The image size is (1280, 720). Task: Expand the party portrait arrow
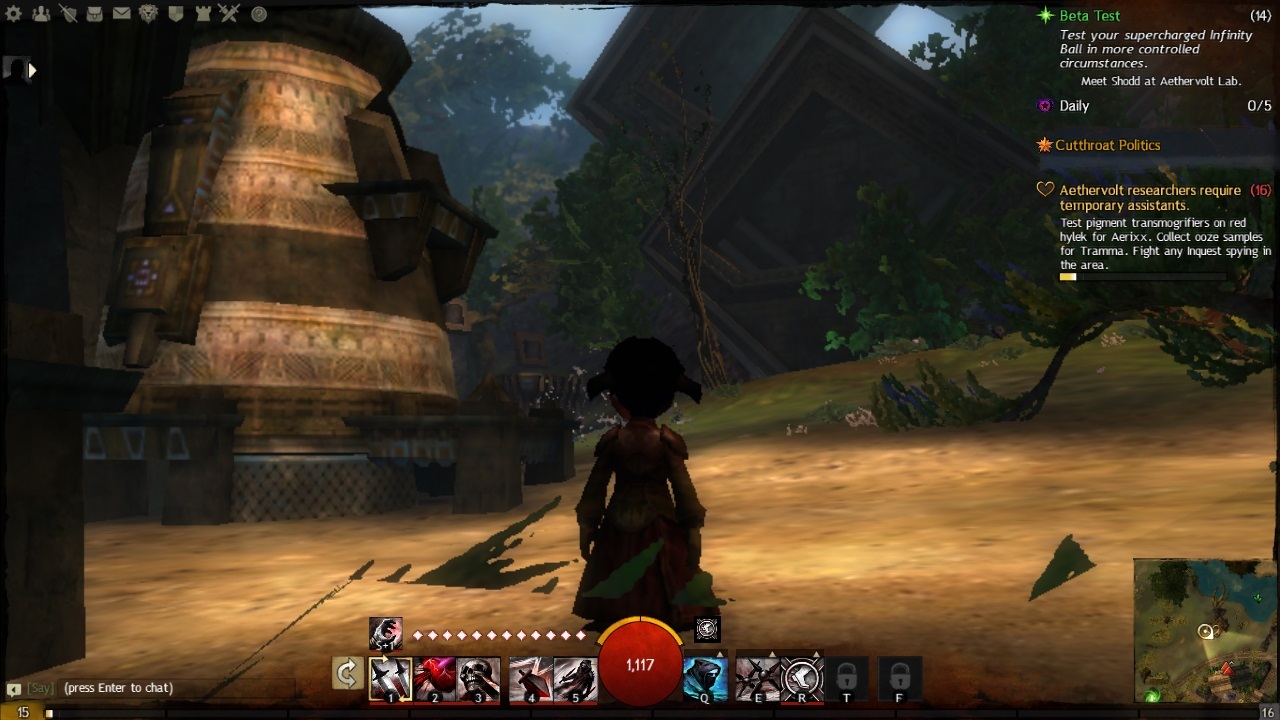(x=32, y=70)
